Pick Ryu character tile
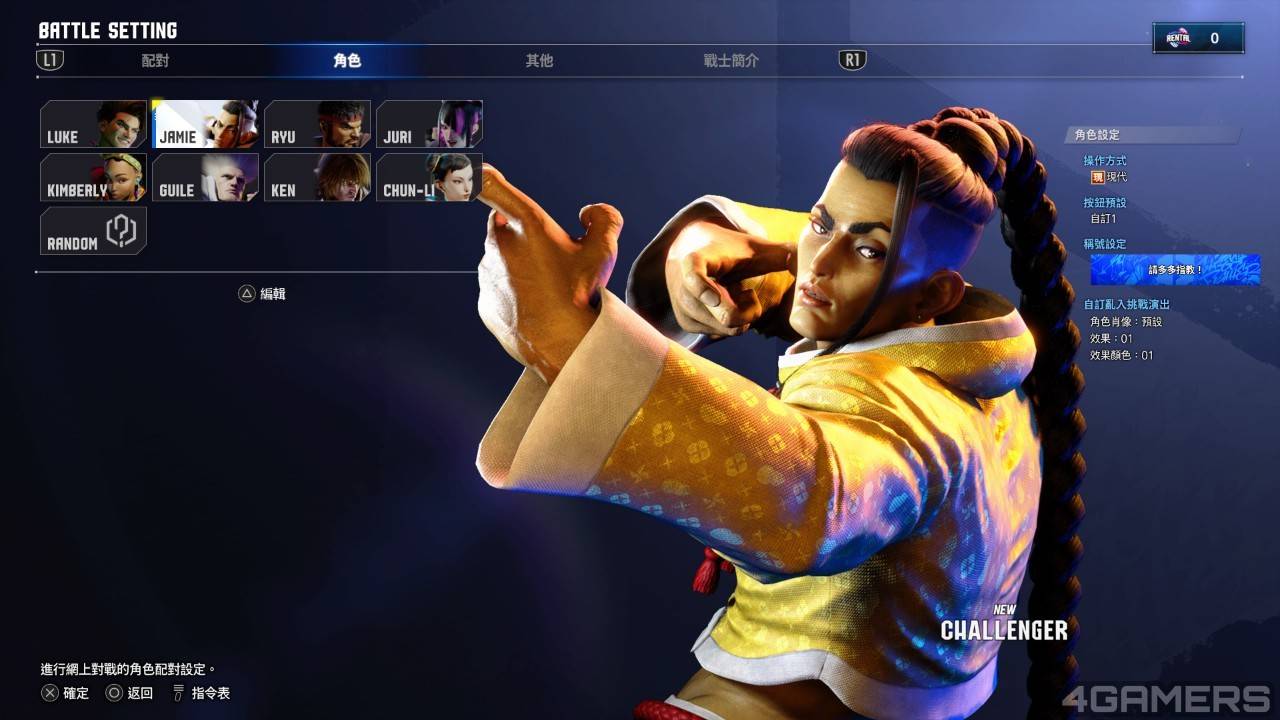The height and width of the screenshot is (720, 1280). point(317,125)
